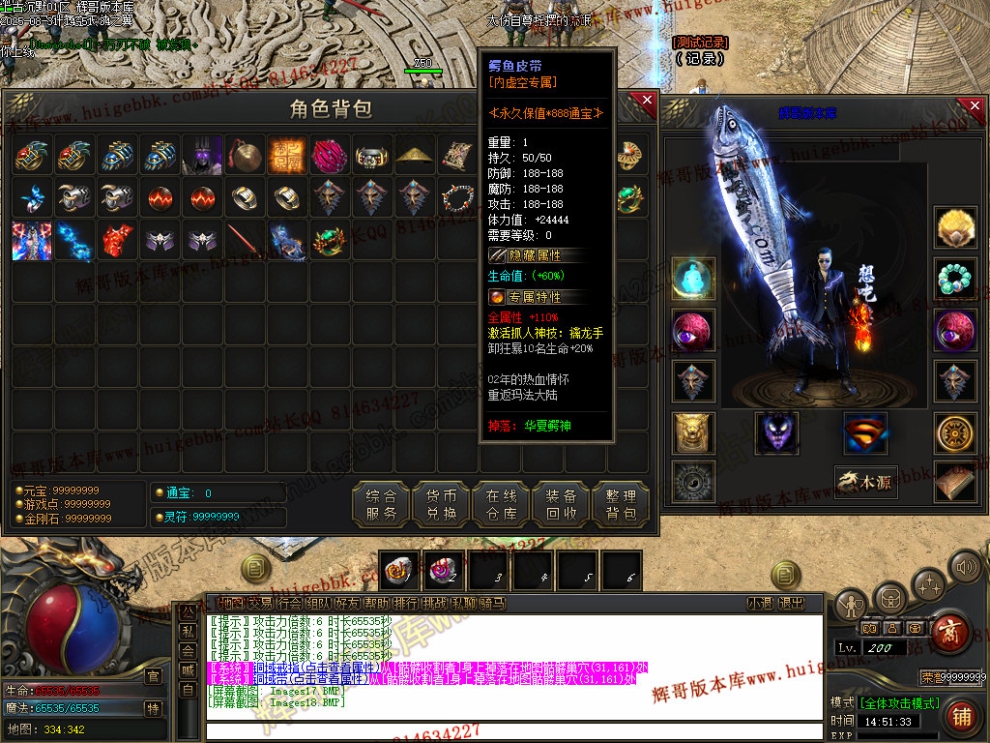Click the 装备回收 equipment recycle button
This screenshot has width=990, height=743.
[561, 505]
